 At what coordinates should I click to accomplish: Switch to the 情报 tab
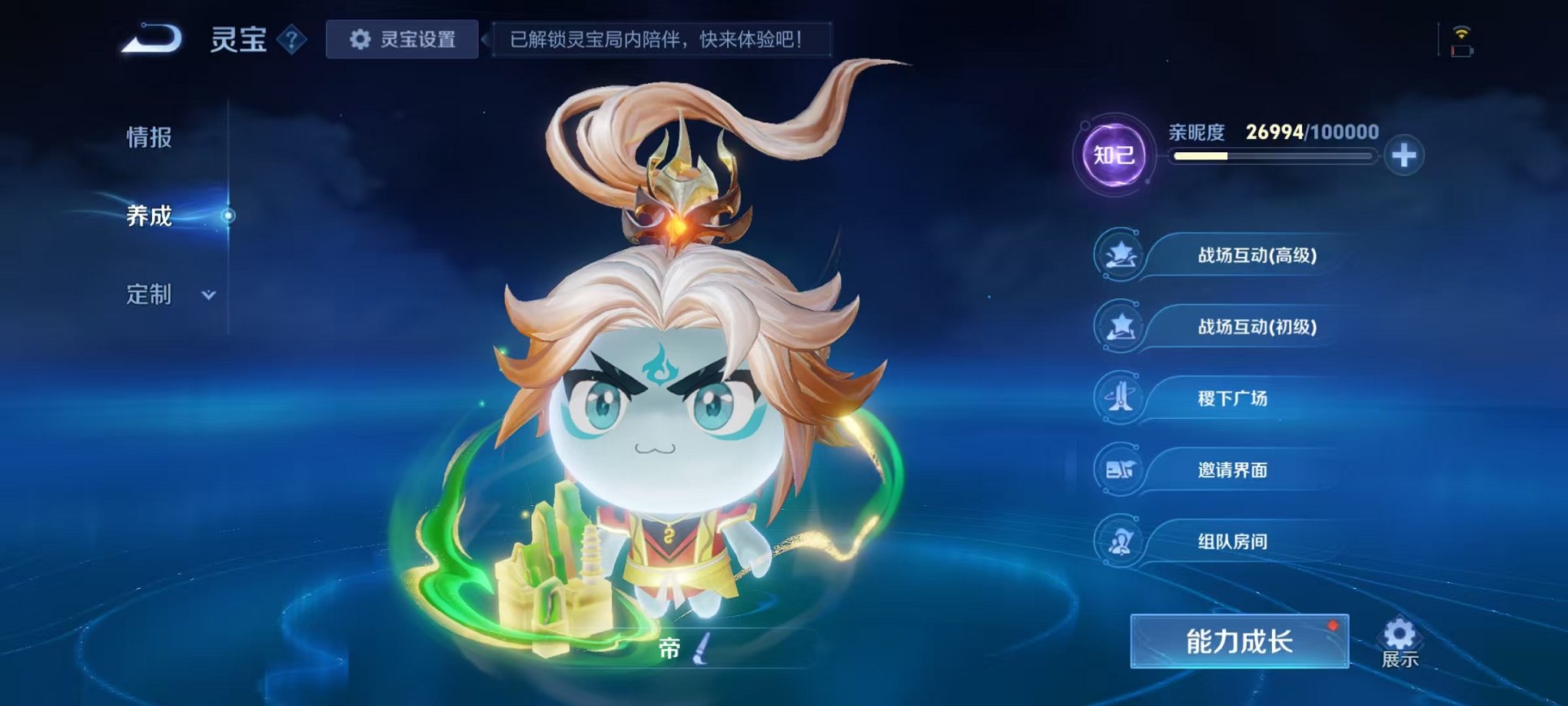pos(151,136)
